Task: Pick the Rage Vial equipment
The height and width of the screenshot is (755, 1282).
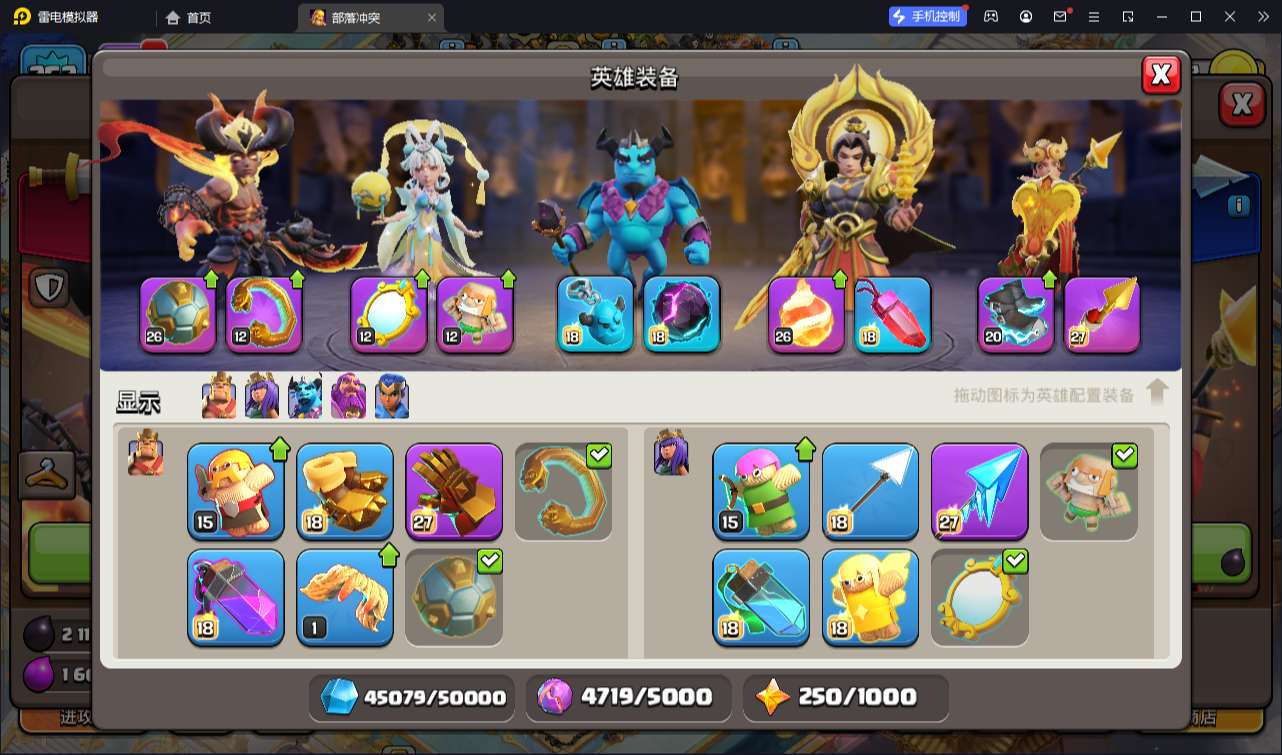Action: 235,597
